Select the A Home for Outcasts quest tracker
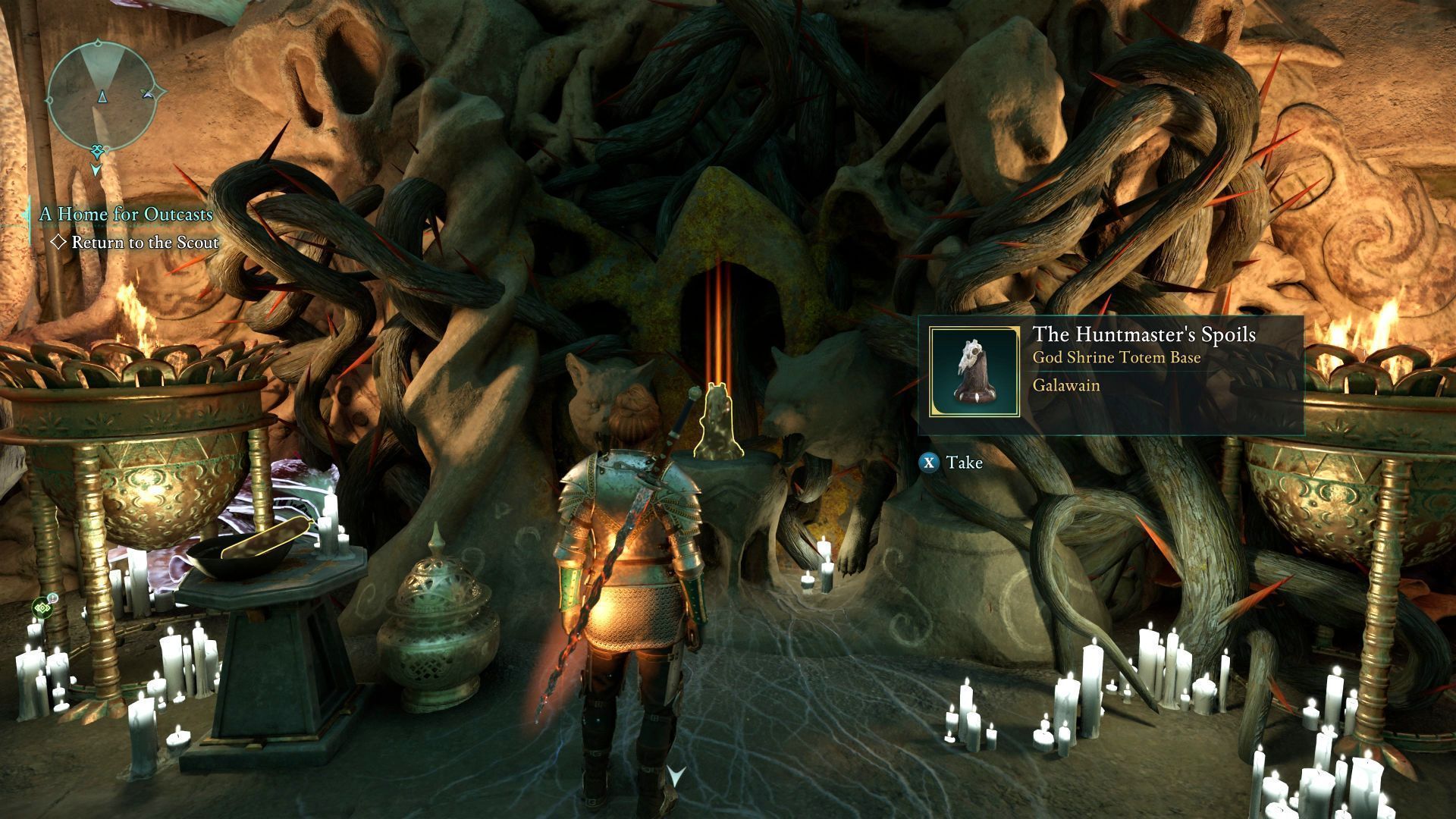1456x819 pixels. tap(126, 215)
